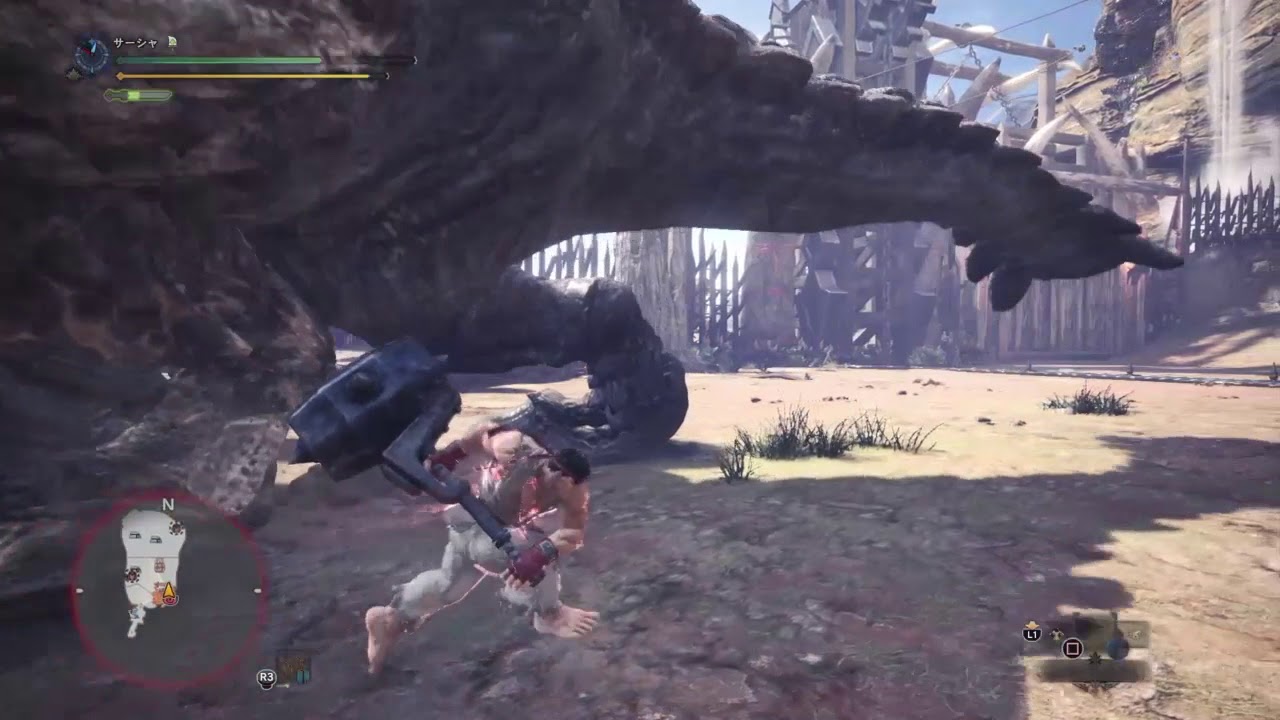
Task: Click the R3 button prompt under the minimap
Action: click(266, 677)
